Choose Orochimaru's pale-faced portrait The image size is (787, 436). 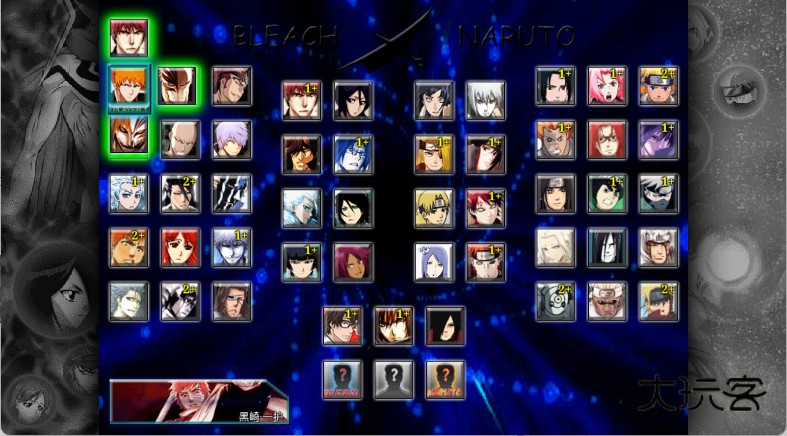(608, 247)
